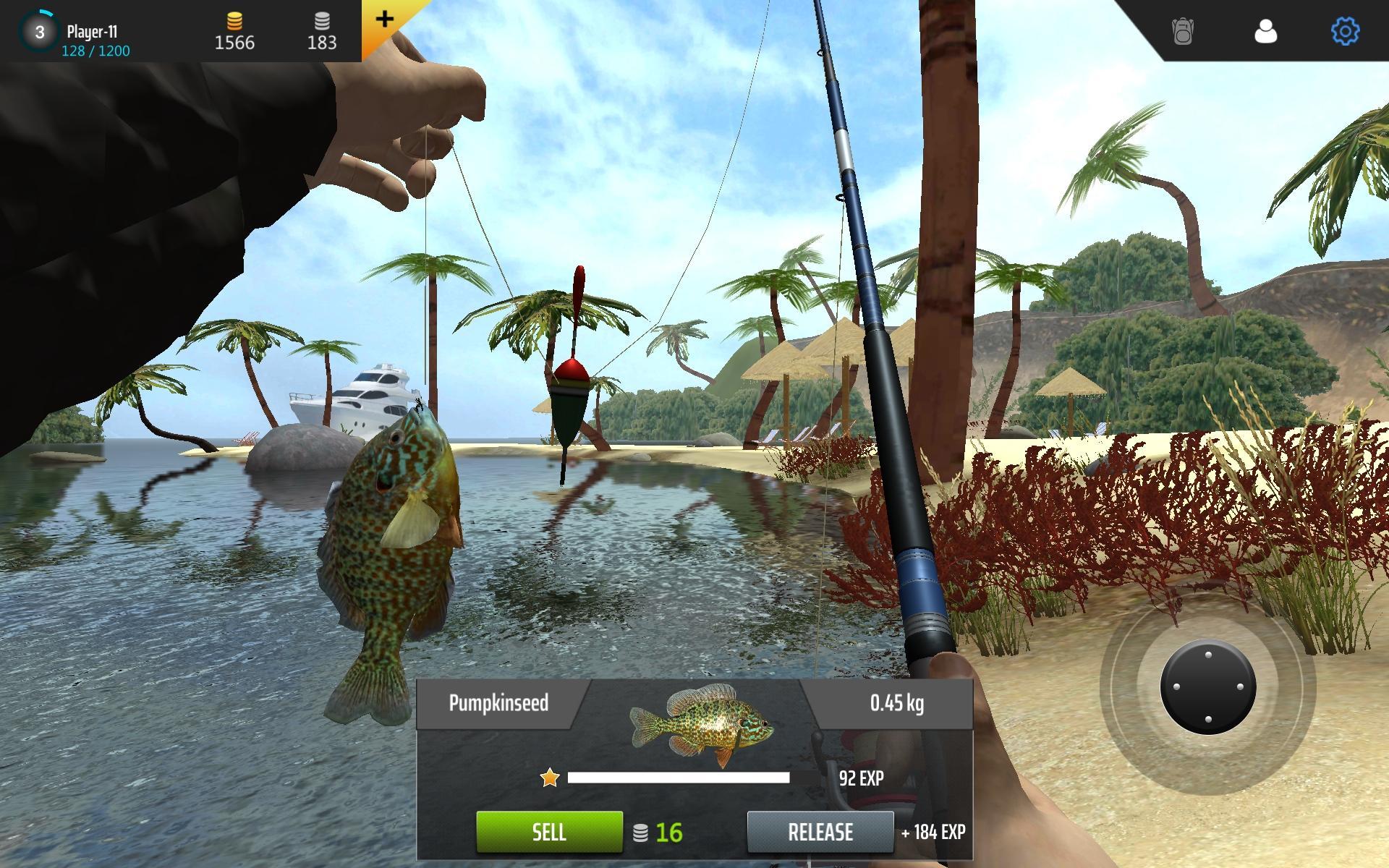
Task: Click the EXP progress bar
Action: click(680, 776)
